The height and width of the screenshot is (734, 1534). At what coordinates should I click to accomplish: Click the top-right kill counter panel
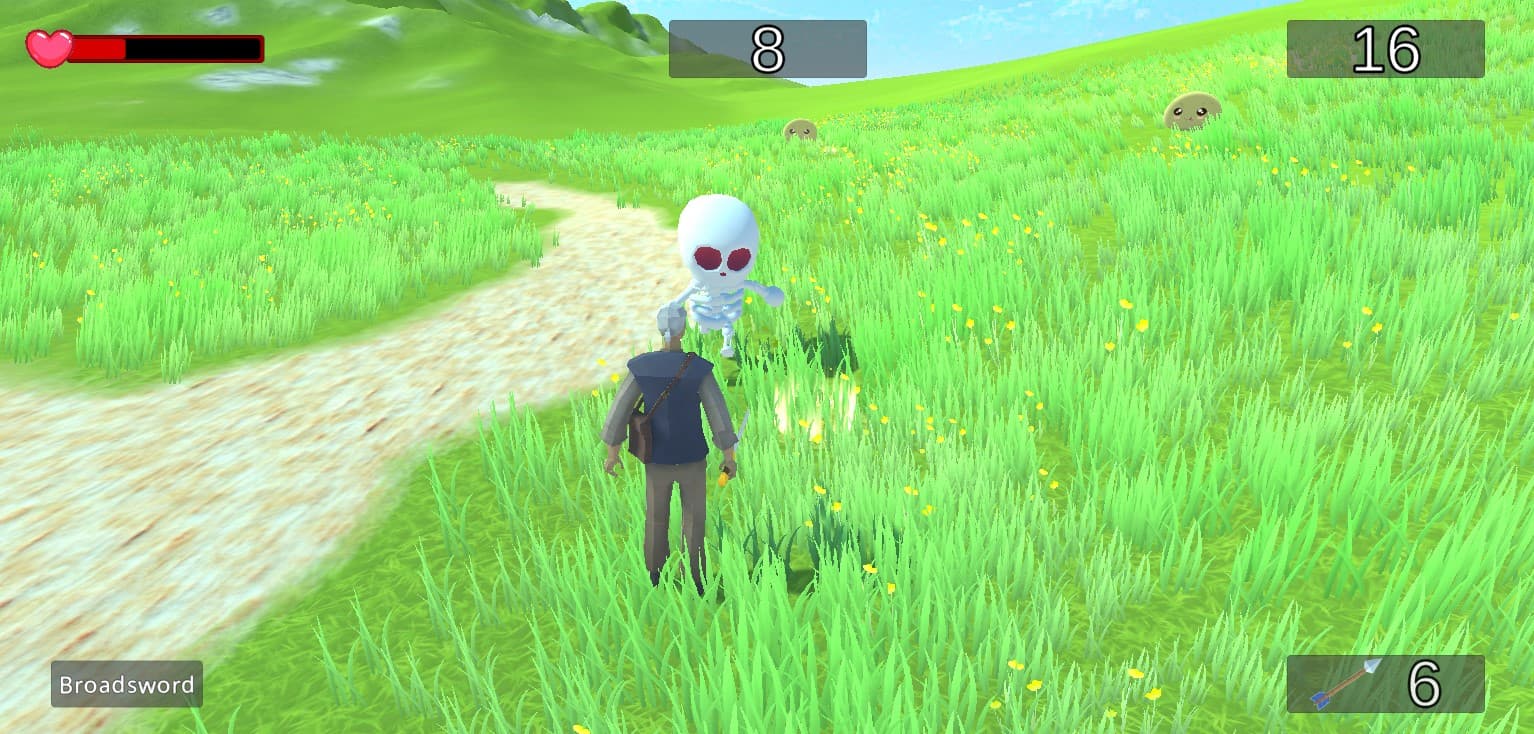point(1386,50)
